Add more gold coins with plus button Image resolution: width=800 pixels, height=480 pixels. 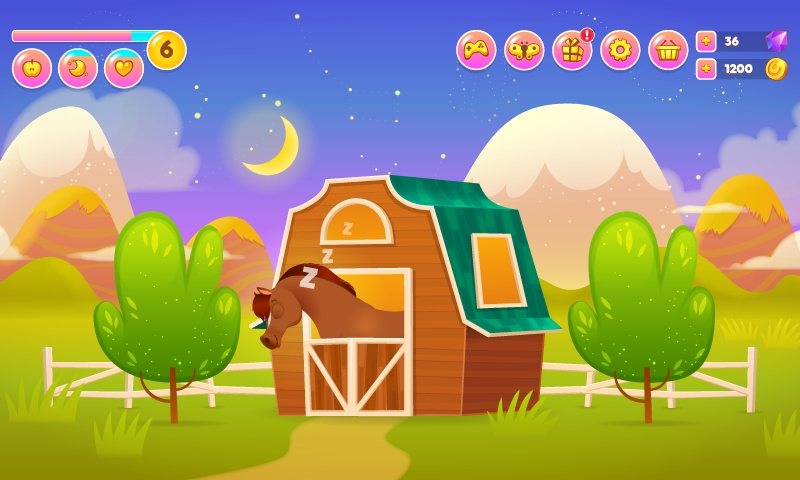[x=706, y=69]
